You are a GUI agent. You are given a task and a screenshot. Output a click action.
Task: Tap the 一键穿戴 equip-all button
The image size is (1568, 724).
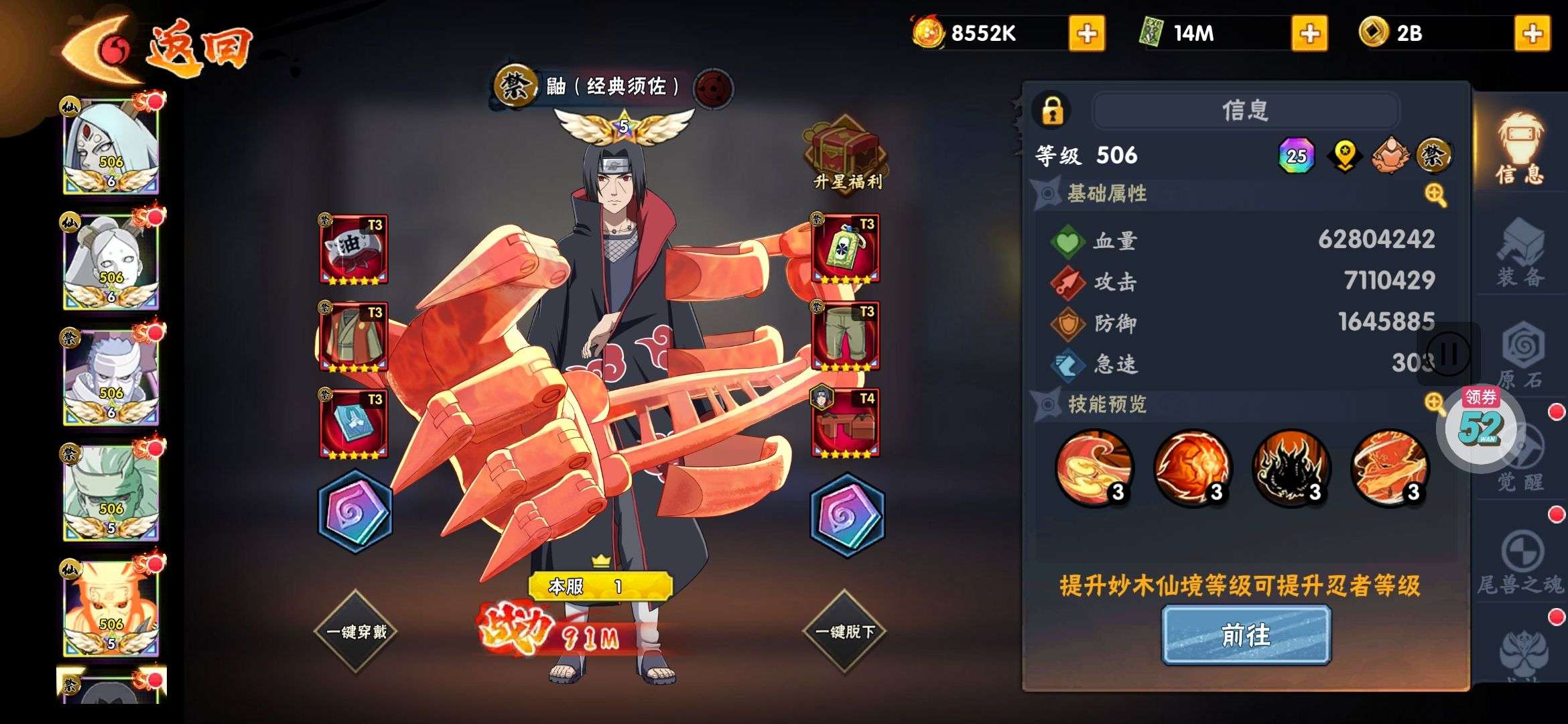(x=356, y=631)
